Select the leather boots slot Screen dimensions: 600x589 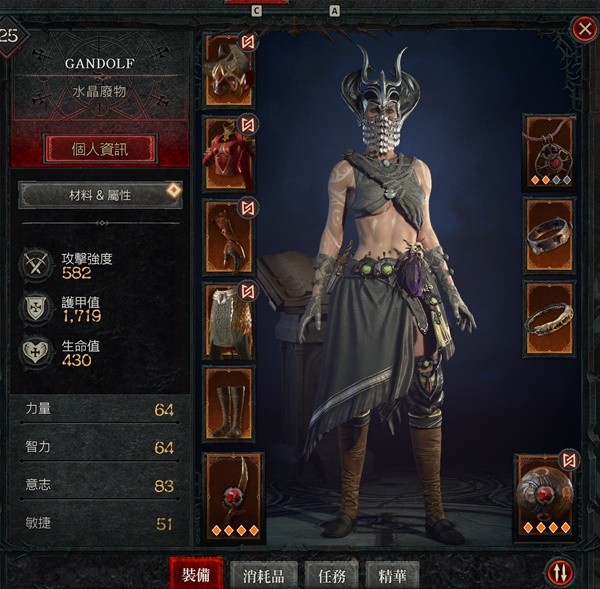[x=229, y=402]
